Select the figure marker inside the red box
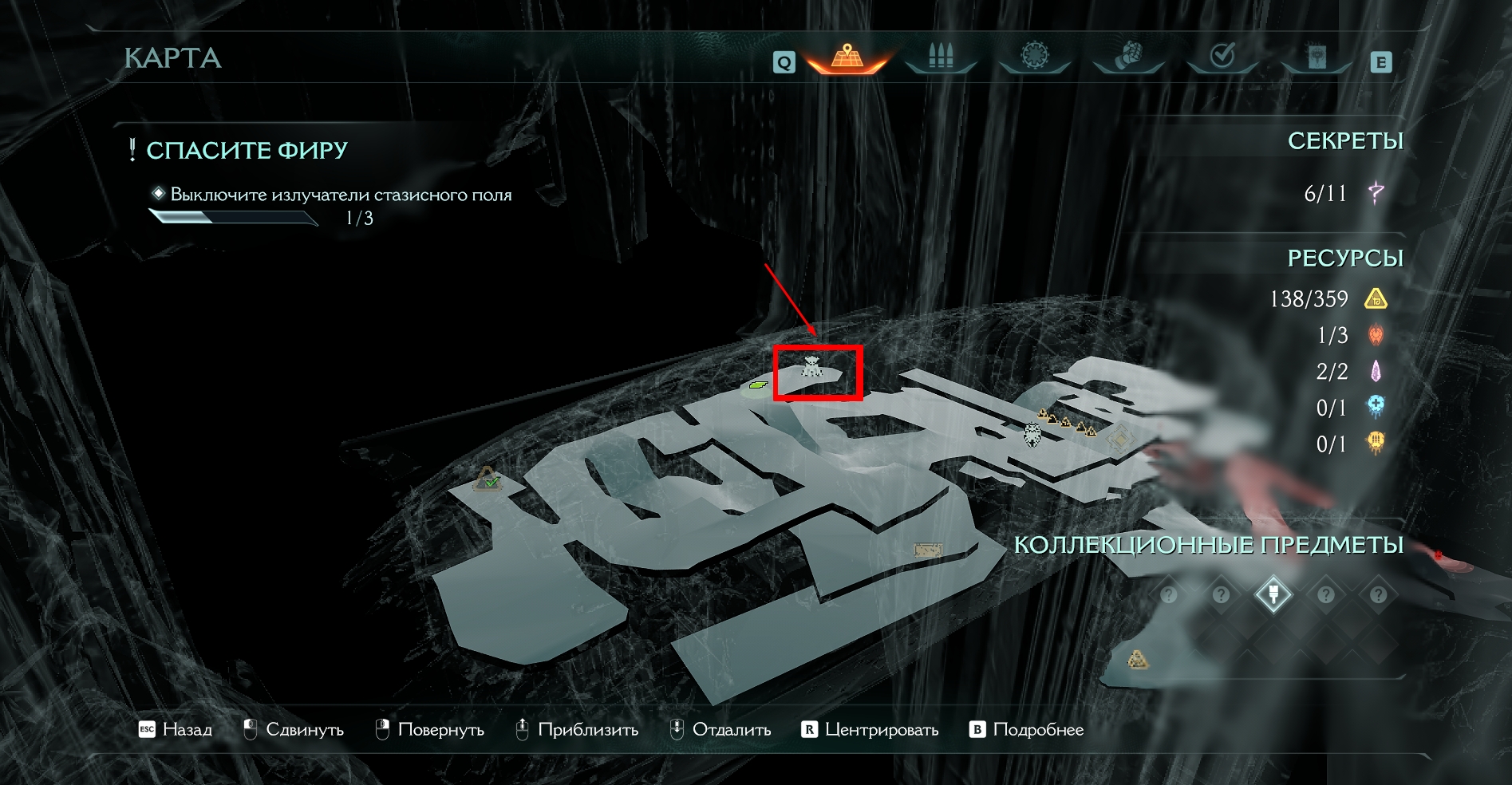 pyautogui.click(x=811, y=367)
